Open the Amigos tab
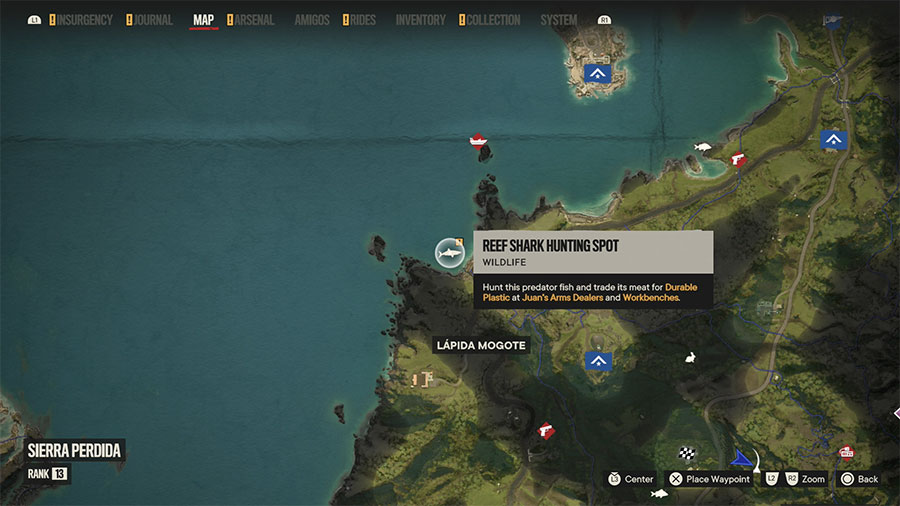 click(312, 20)
